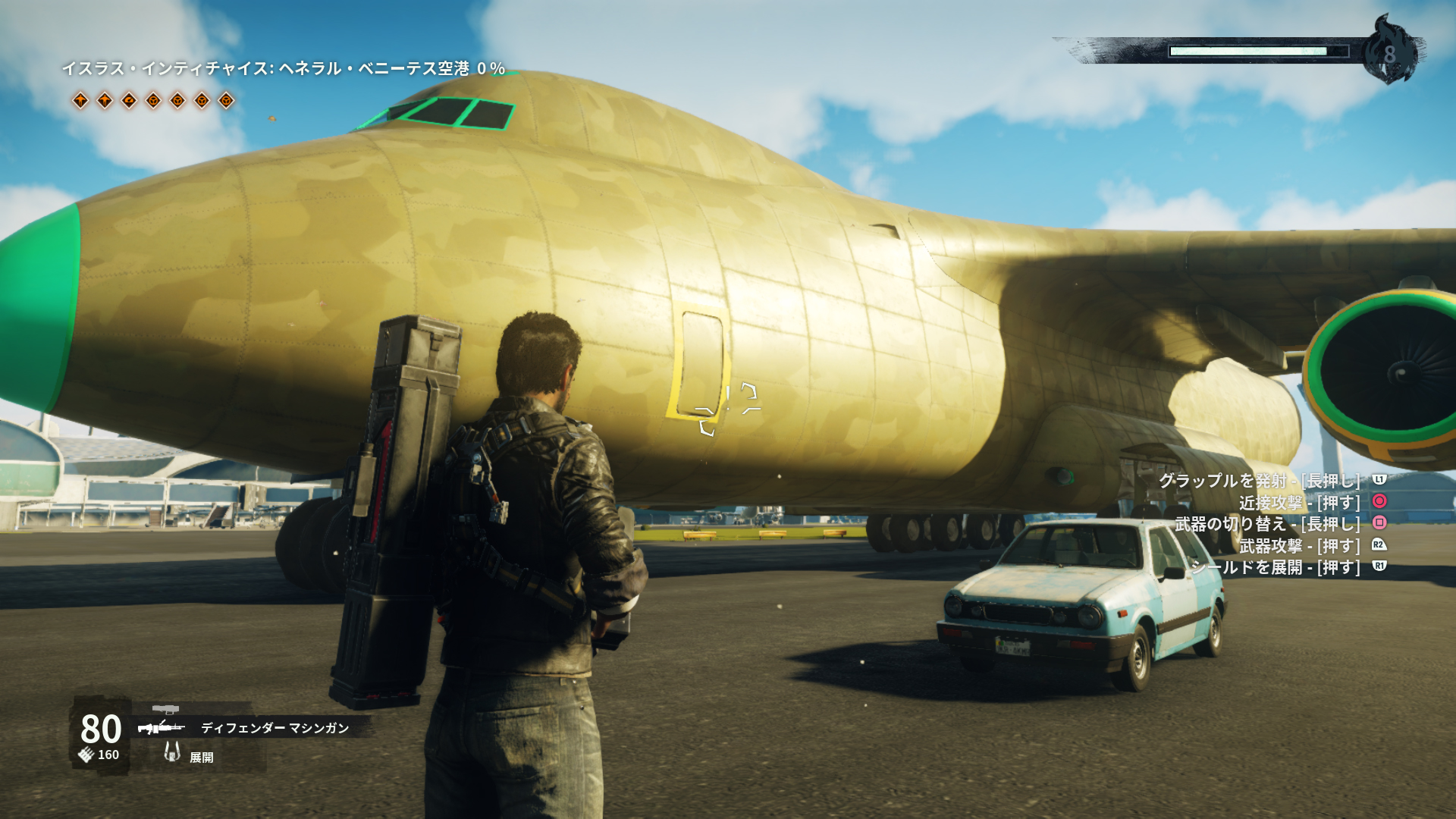
Task: Choose the small secondary weapon icon
Action: (x=165, y=710)
